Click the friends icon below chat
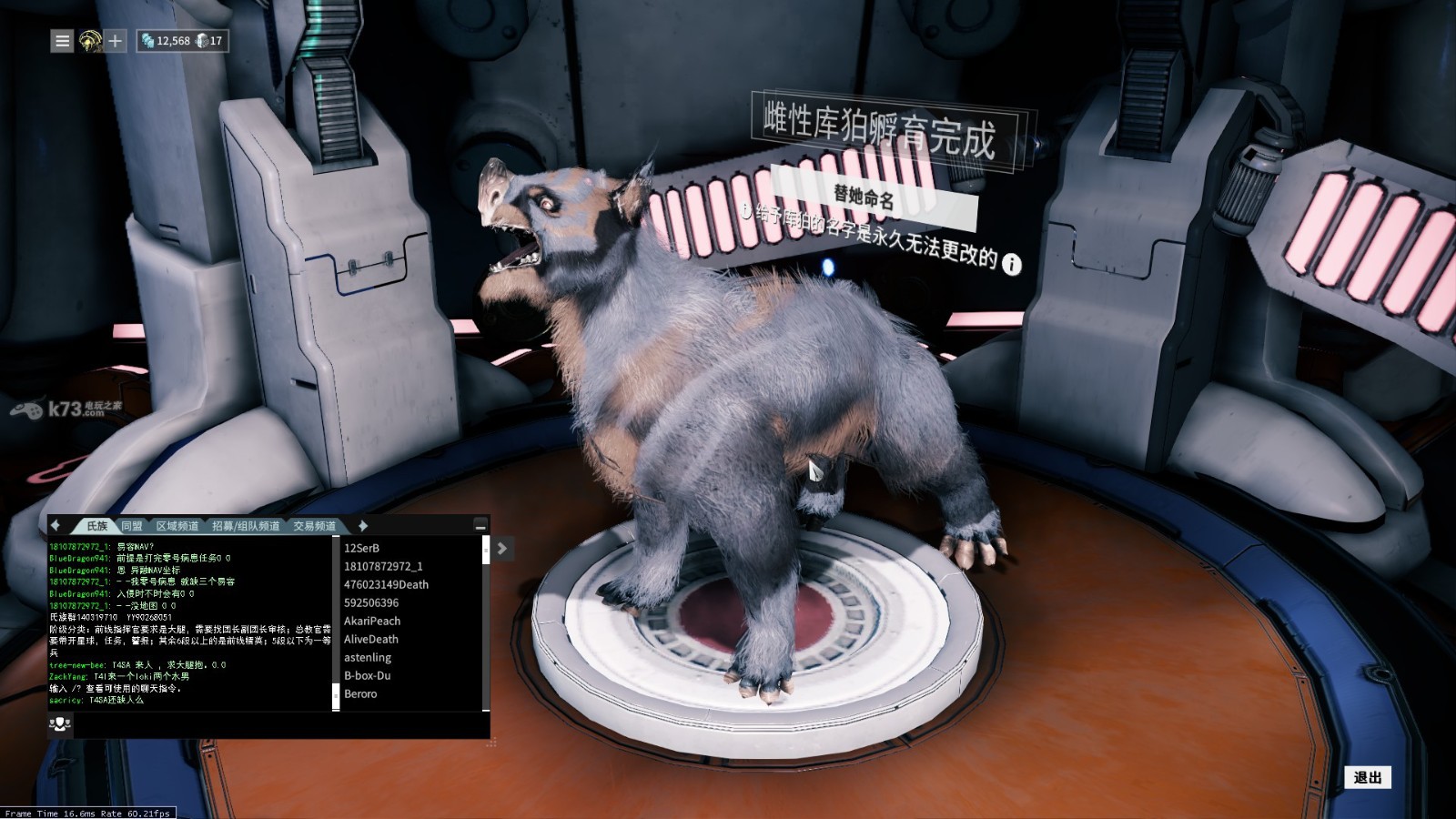The image size is (1456, 819). pyautogui.click(x=60, y=723)
